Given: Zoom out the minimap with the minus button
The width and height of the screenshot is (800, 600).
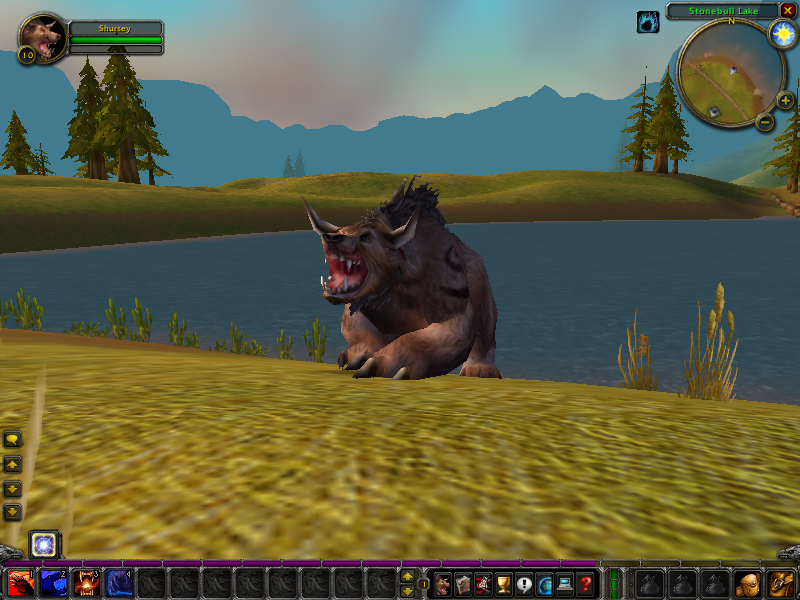Looking at the screenshot, I should (765, 122).
